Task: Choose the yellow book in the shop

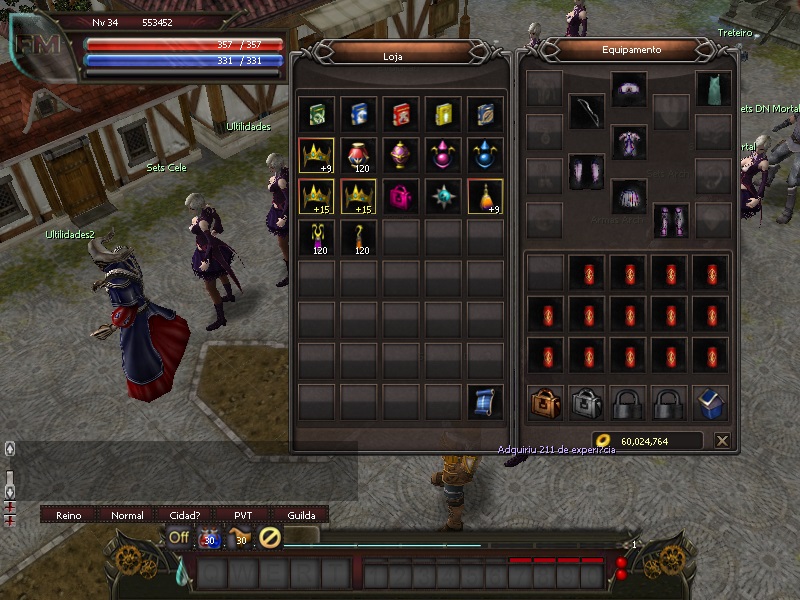Action: [443, 113]
